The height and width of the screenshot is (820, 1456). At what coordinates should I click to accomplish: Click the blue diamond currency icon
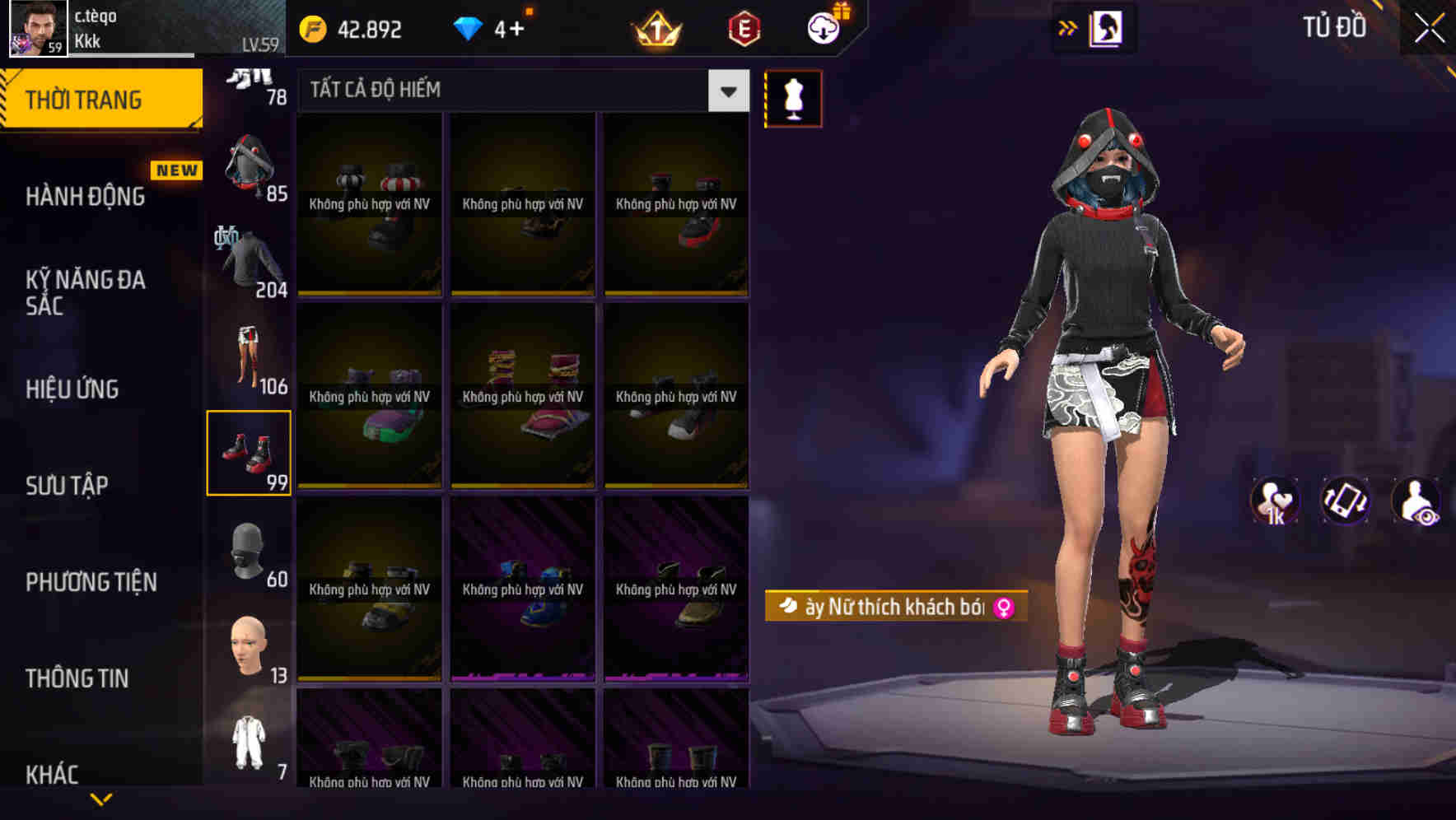click(466, 27)
